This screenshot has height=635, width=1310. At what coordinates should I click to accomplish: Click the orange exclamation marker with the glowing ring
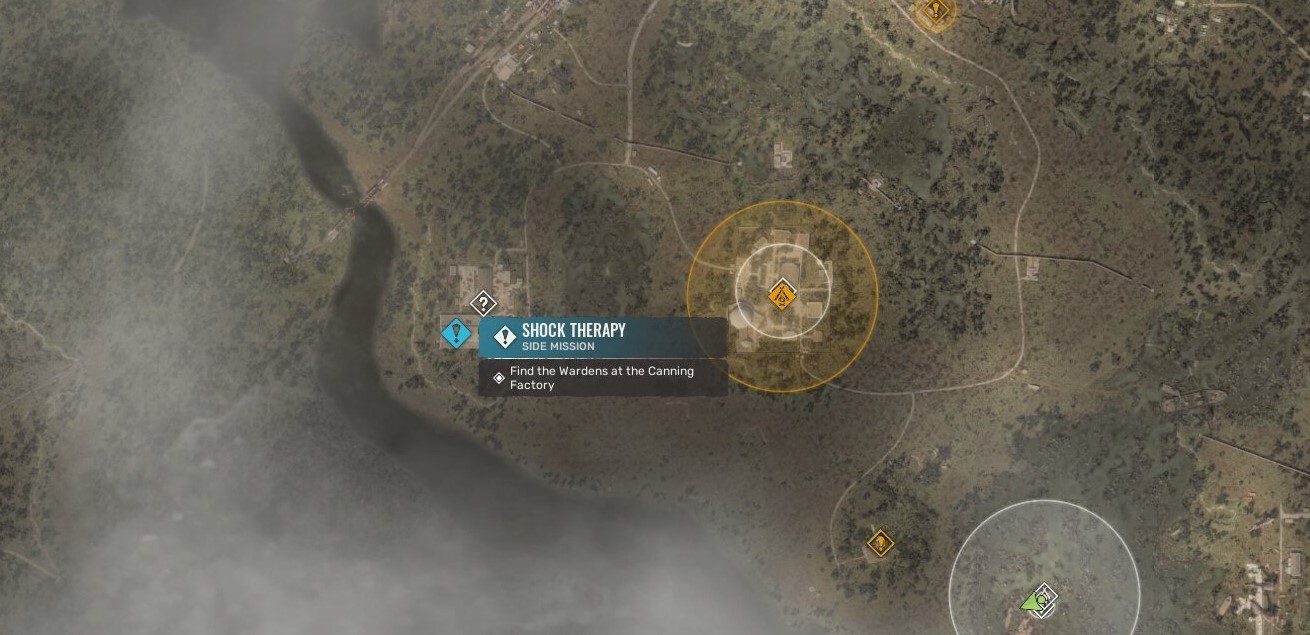(936, 12)
